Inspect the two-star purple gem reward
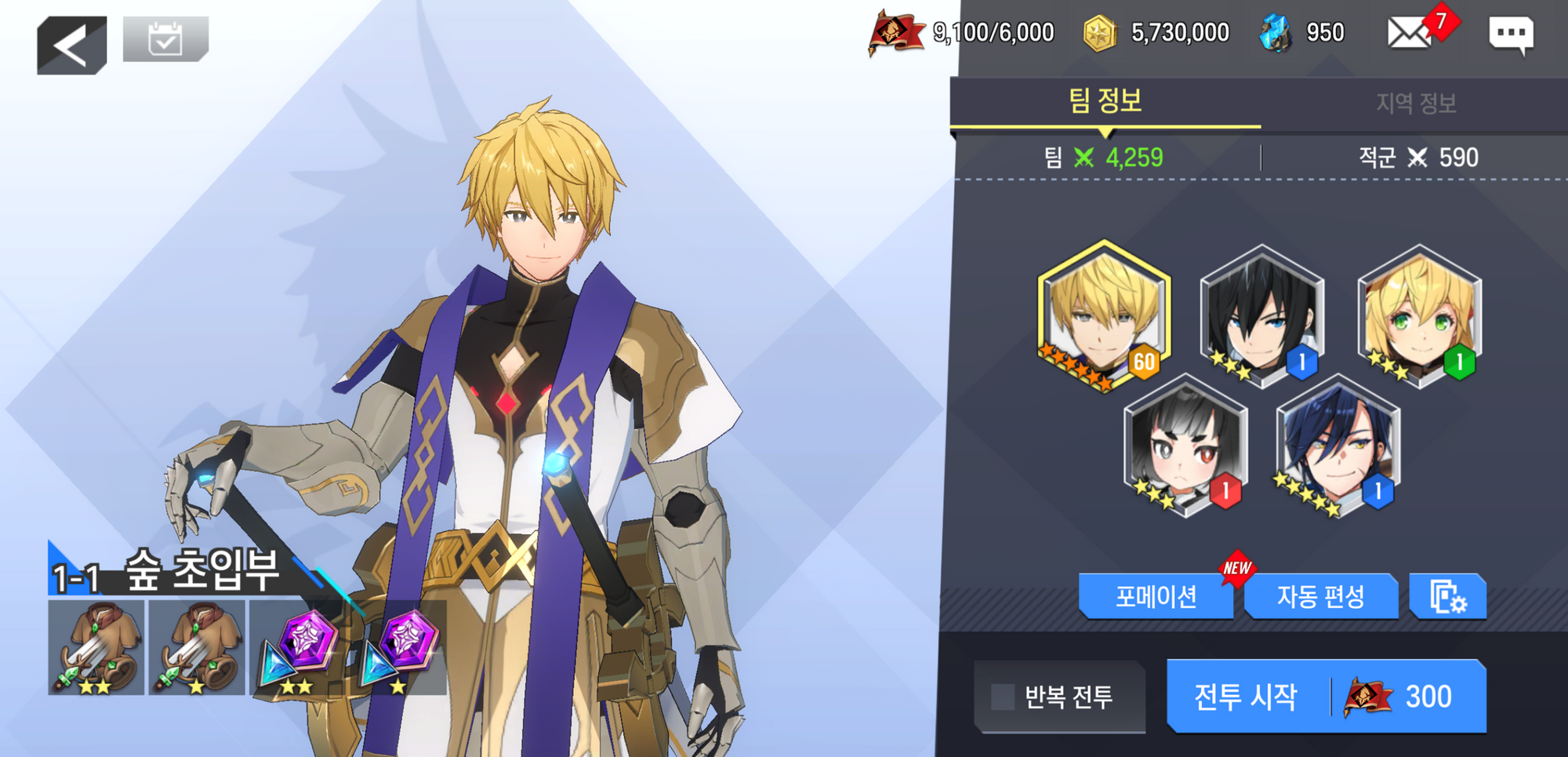This screenshot has height=757, width=1568. (298, 648)
